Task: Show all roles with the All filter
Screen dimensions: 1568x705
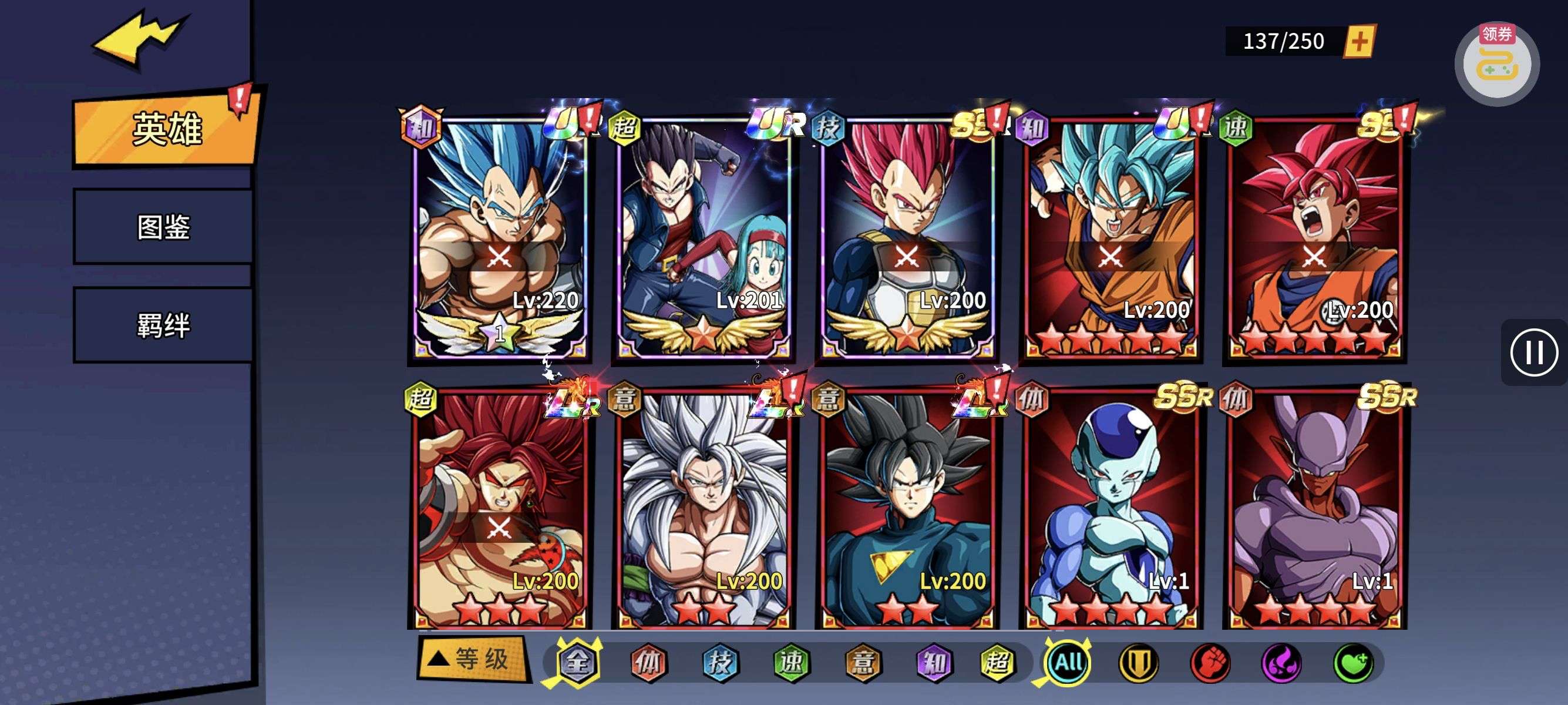Action: click(1068, 662)
